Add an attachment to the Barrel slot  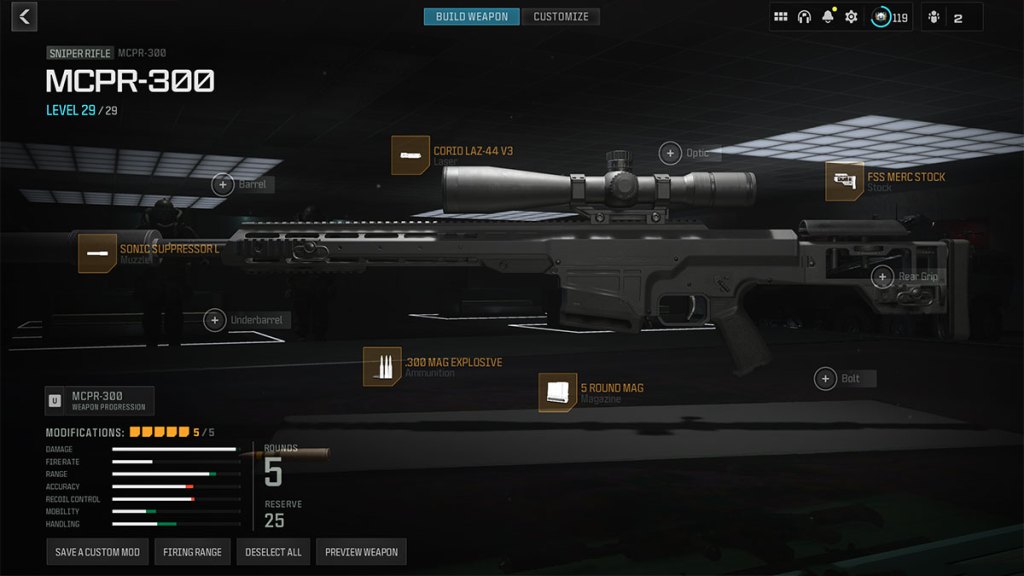tap(224, 184)
